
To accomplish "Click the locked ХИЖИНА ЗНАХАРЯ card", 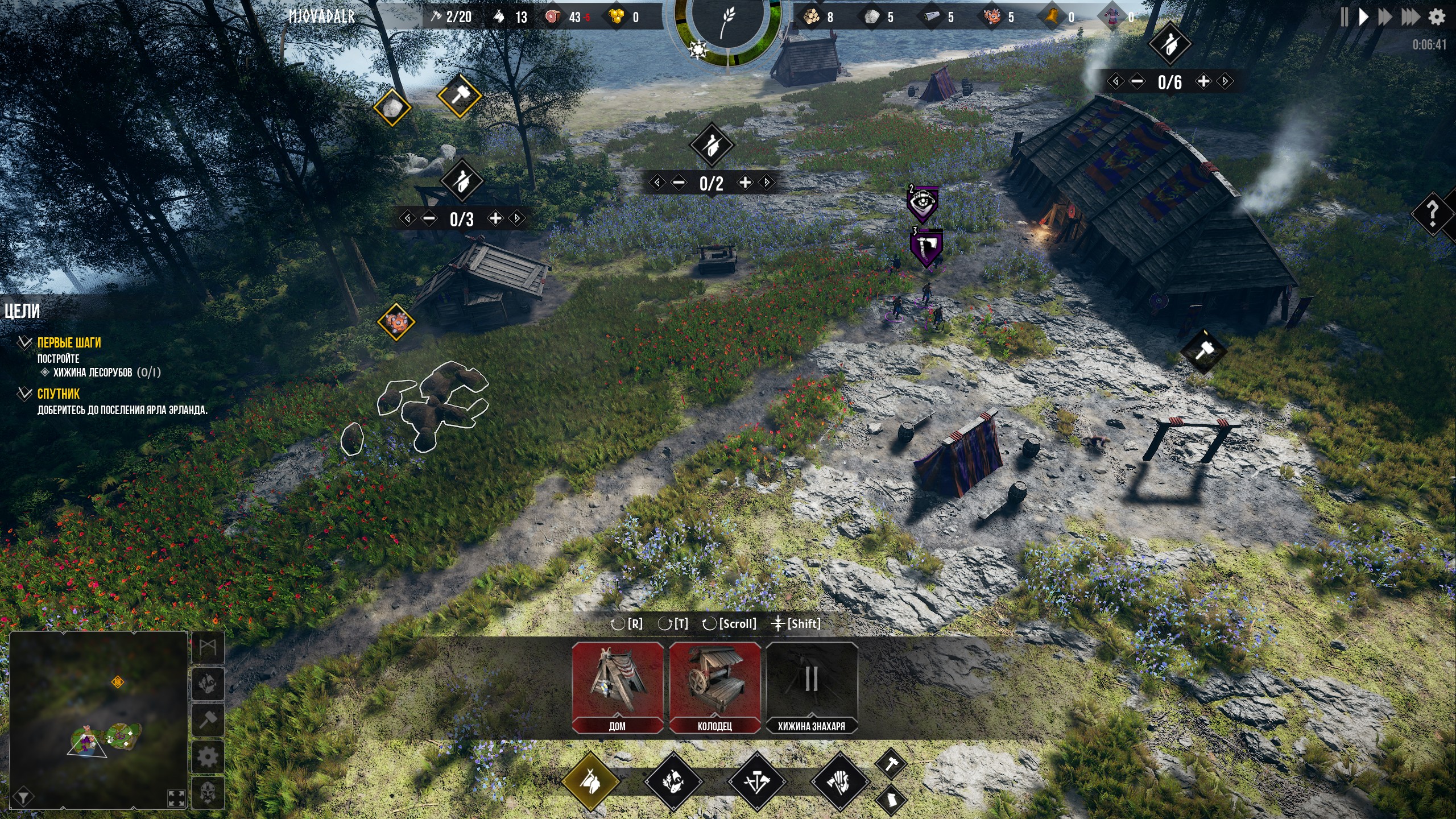I will (812, 687).
